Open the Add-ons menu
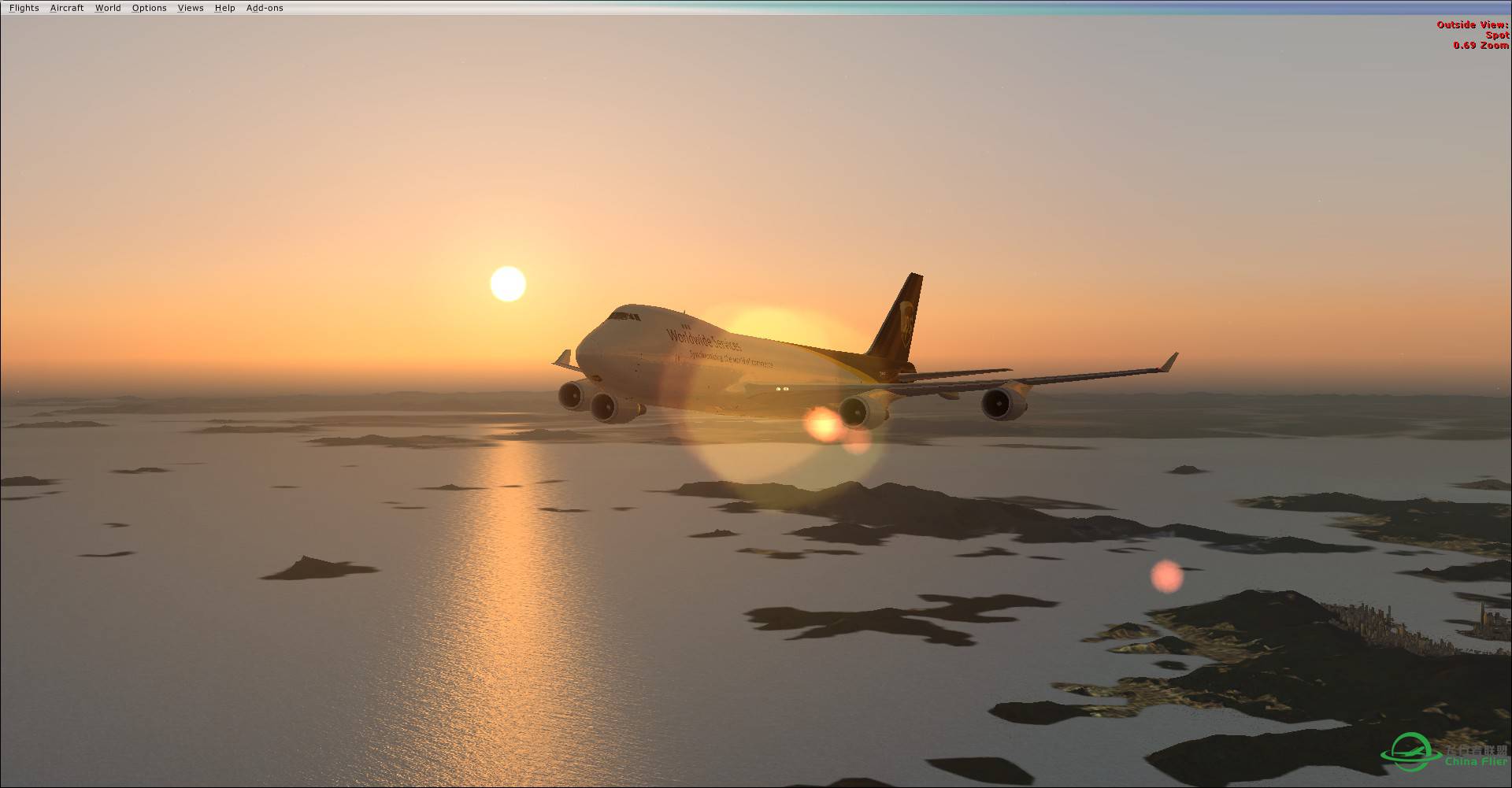This screenshot has width=1512, height=788. [x=265, y=7]
